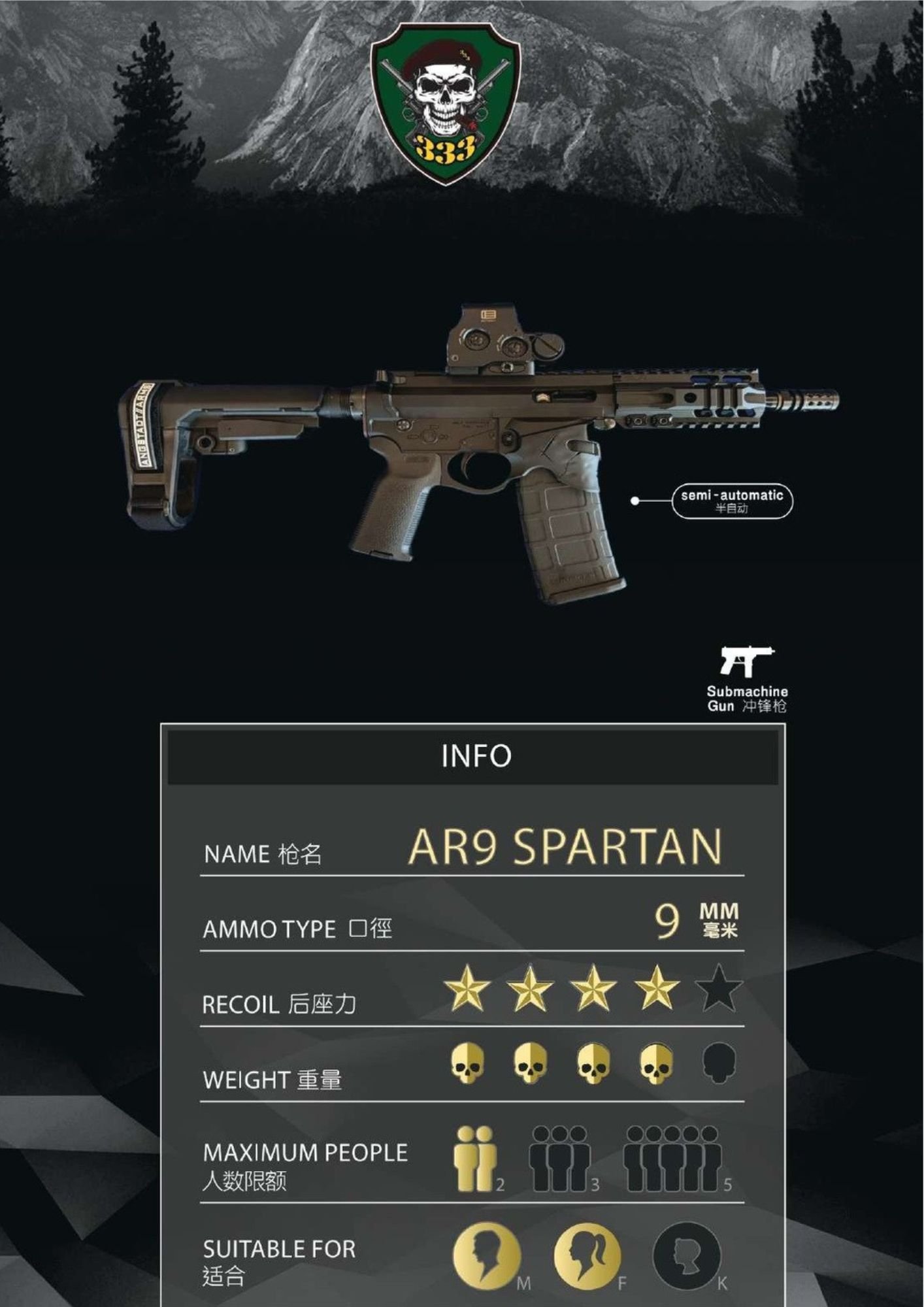Select the semi-automatic fire mode tag
Screen dimensions: 924x1307
pos(732,501)
